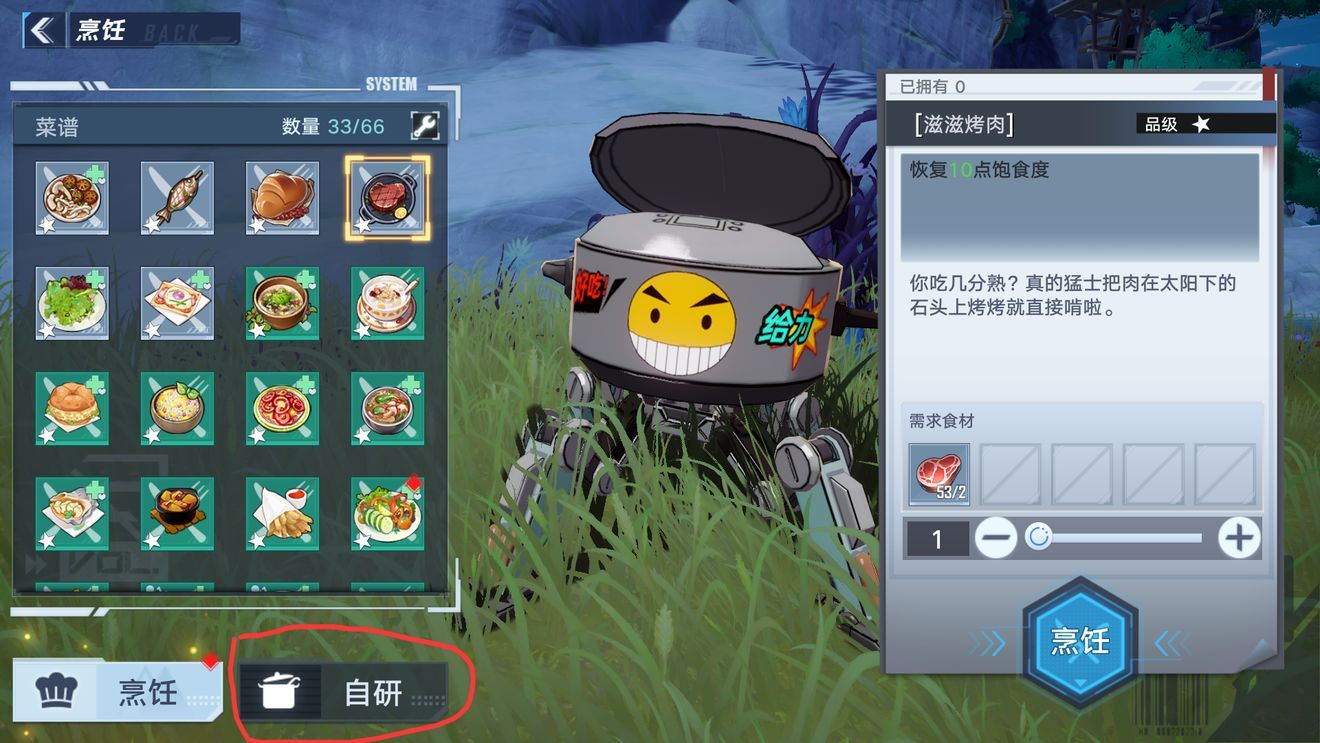Start cooking with the hexagon 烹饪 button
This screenshot has width=1320, height=743.
point(1079,641)
